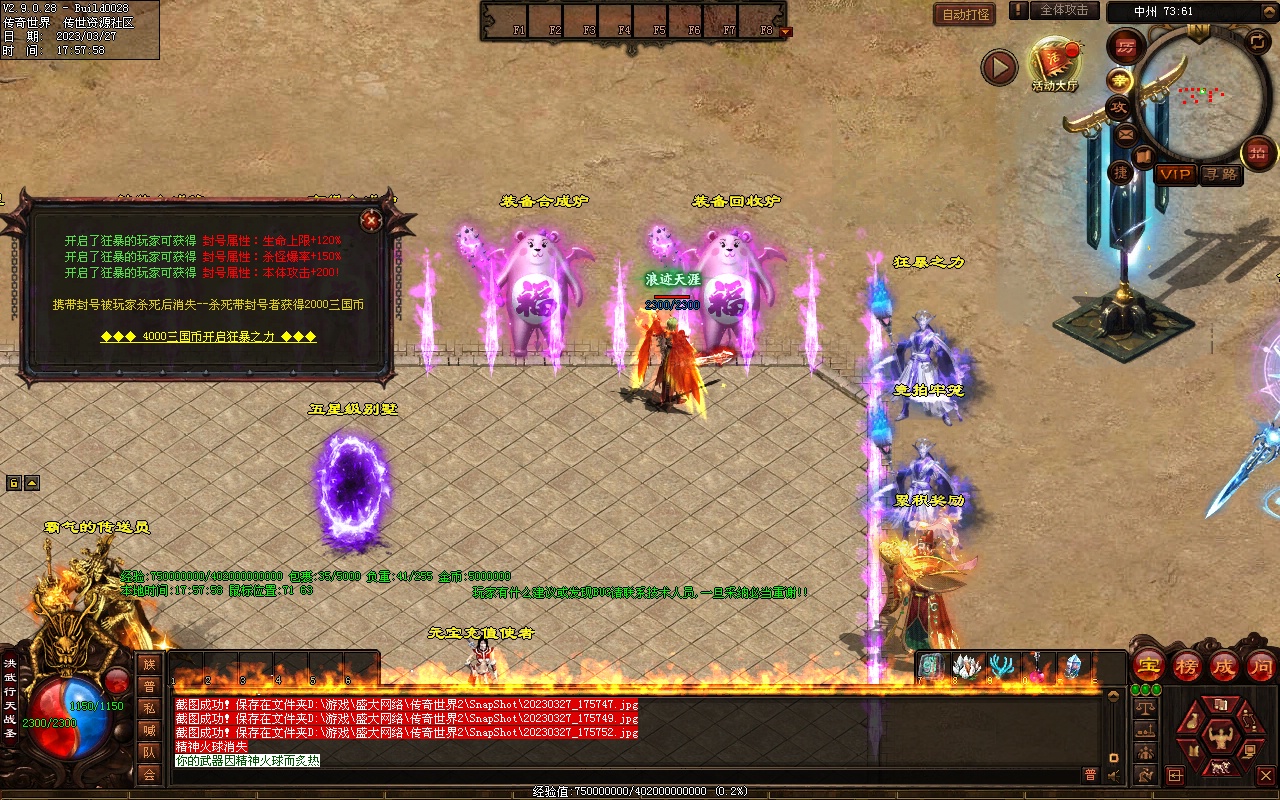Click the round play arrow button
The image size is (1280, 800).
tap(998, 67)
